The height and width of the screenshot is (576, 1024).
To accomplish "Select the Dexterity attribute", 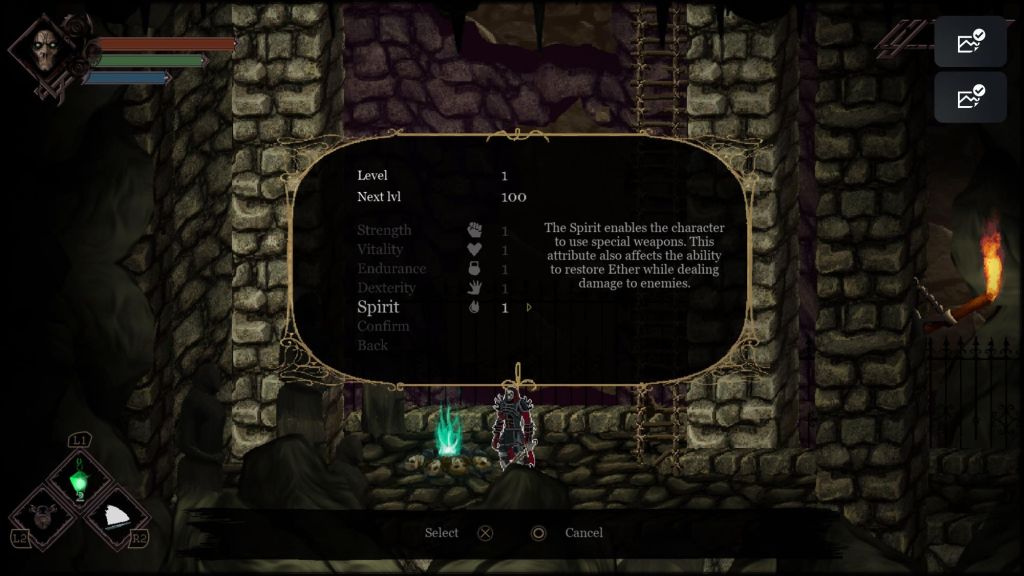I will (386, 288).
